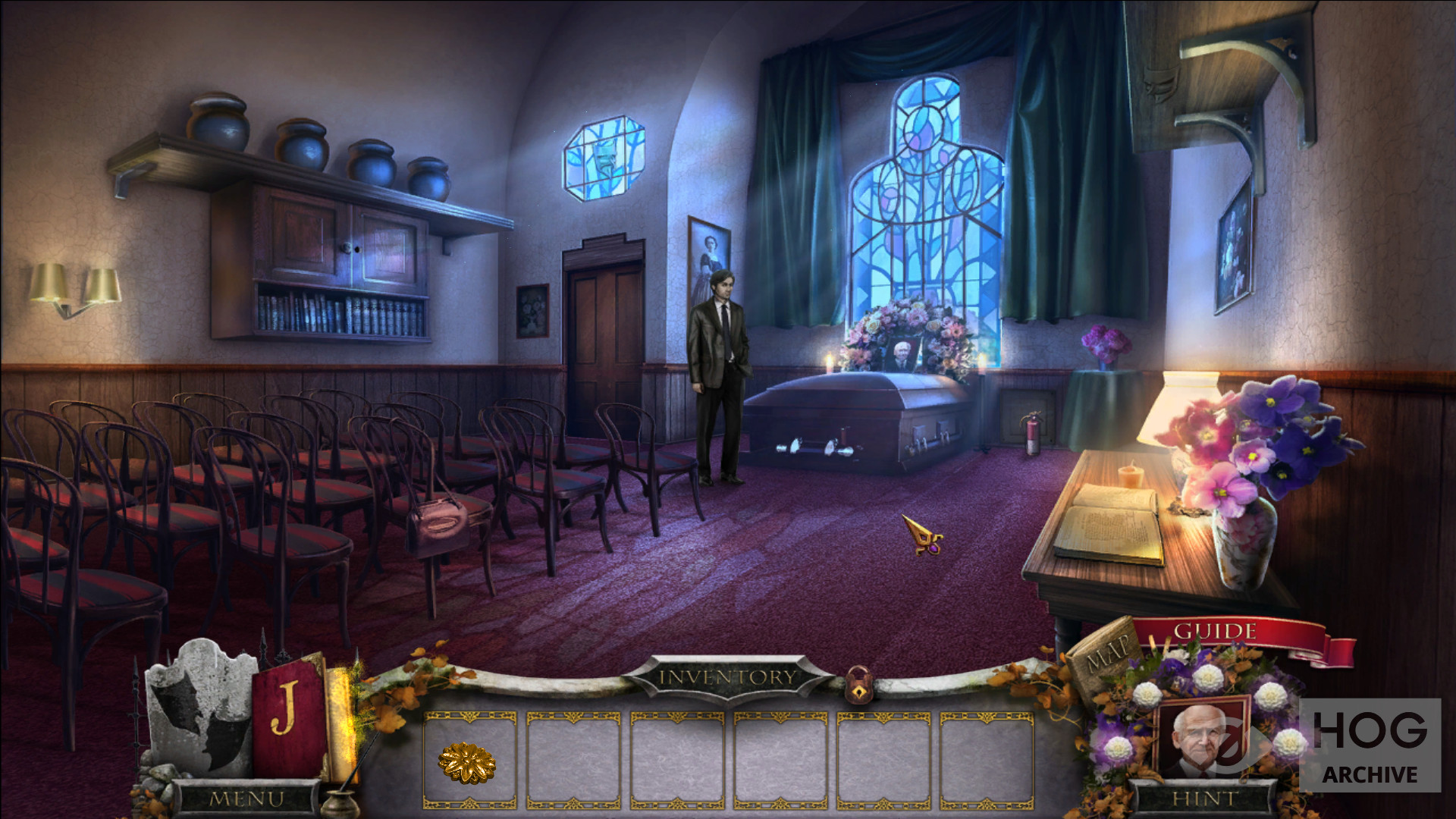Screen dimensions: 1456x819
Task: Toggle the inventory padlock
Action: coord(858,685)
